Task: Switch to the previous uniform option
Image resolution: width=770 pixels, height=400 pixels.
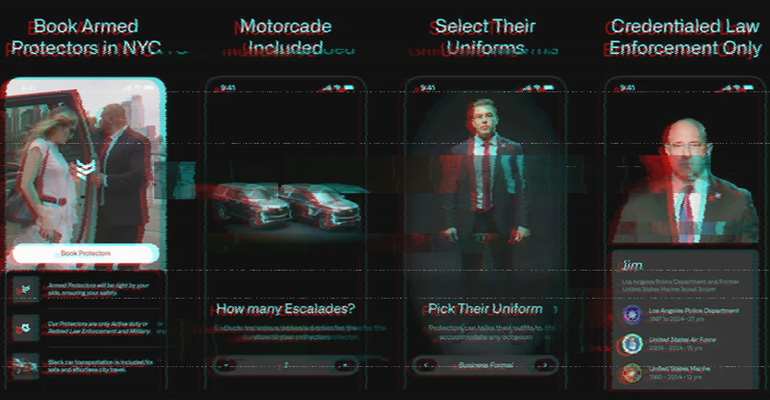Action: click(428, 365)
